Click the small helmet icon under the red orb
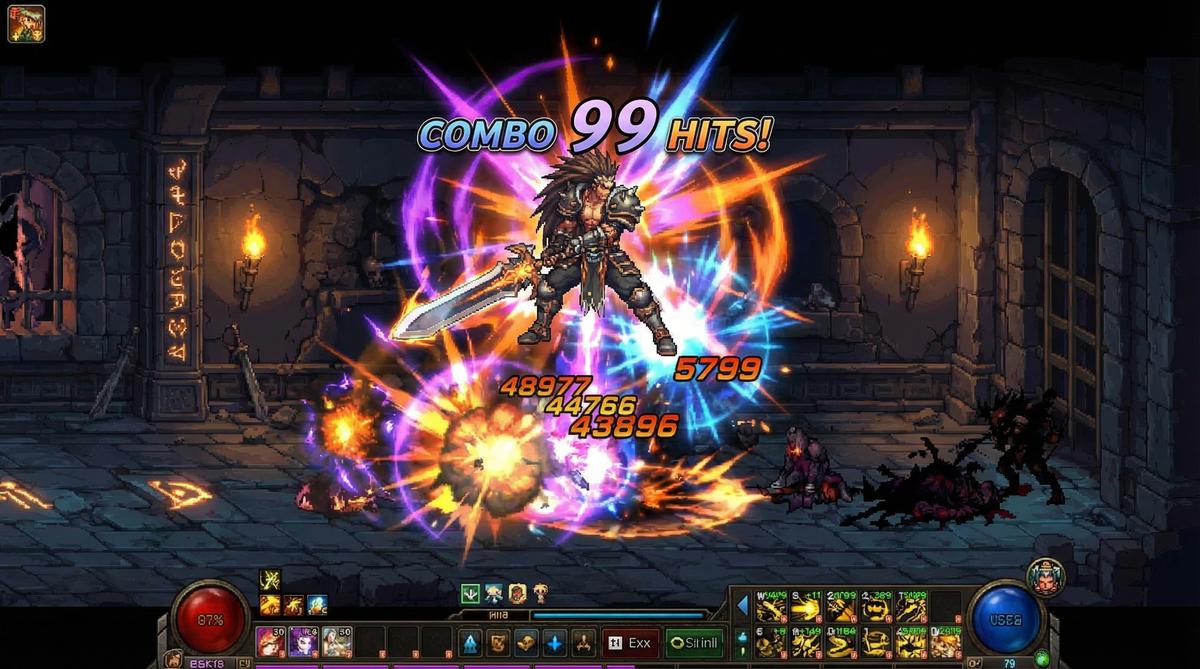This screenshot has height=669, width=1200. [x=173, y=660]
